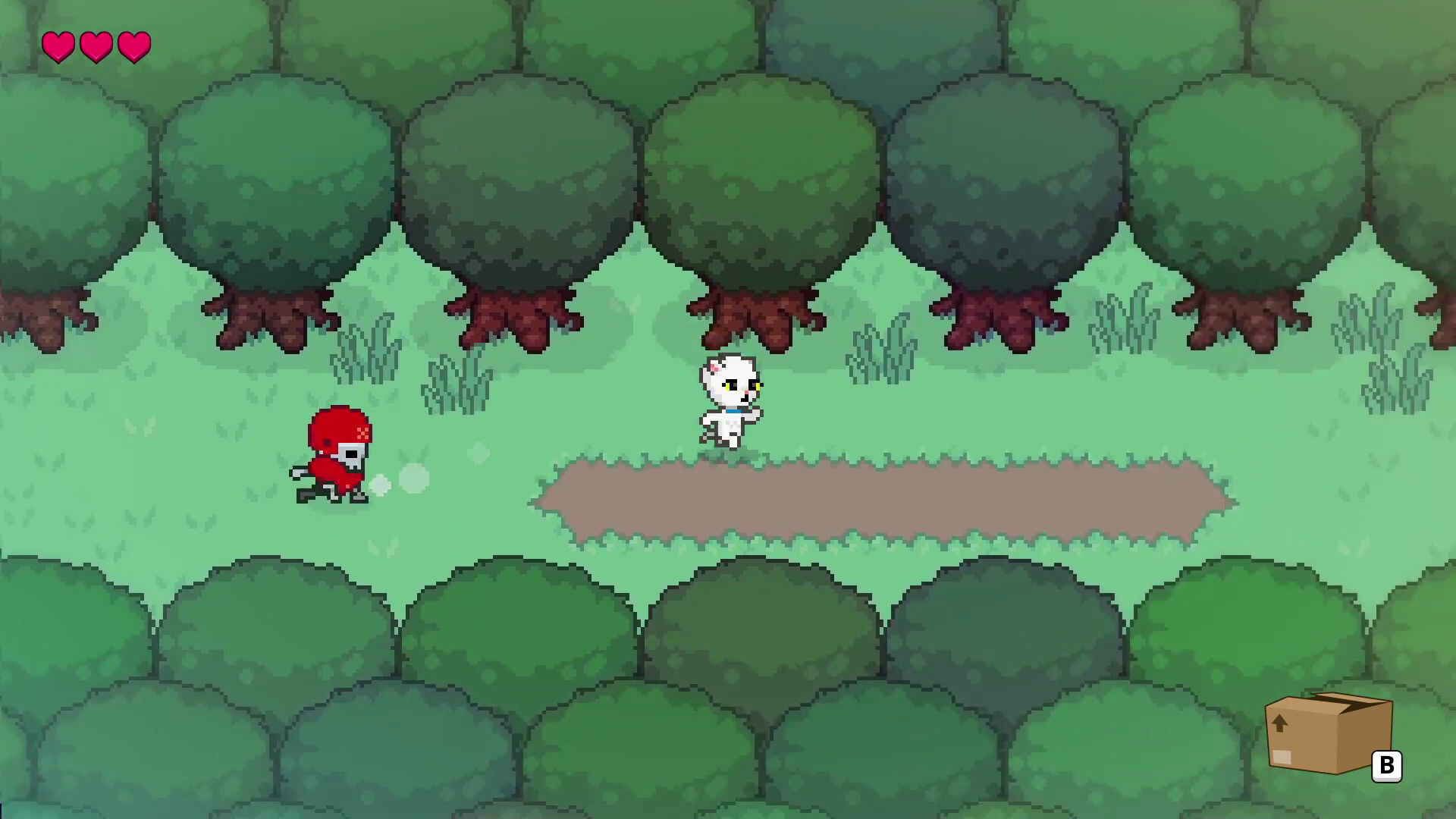Click the second heart icon
This screenshot has width=1456, height=819.
coord(96,47)
